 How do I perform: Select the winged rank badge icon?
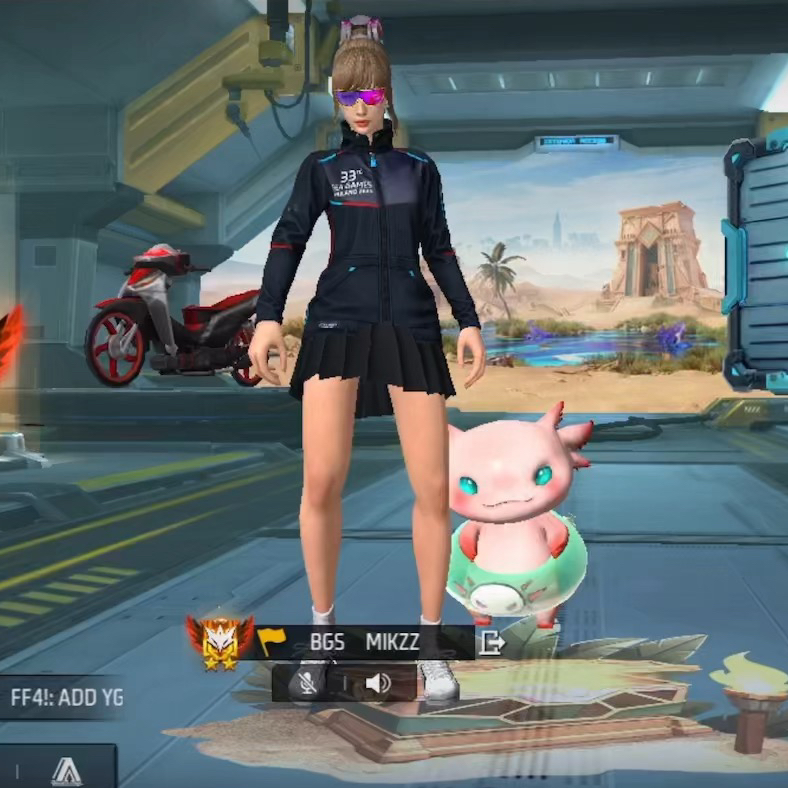[219, 640]
